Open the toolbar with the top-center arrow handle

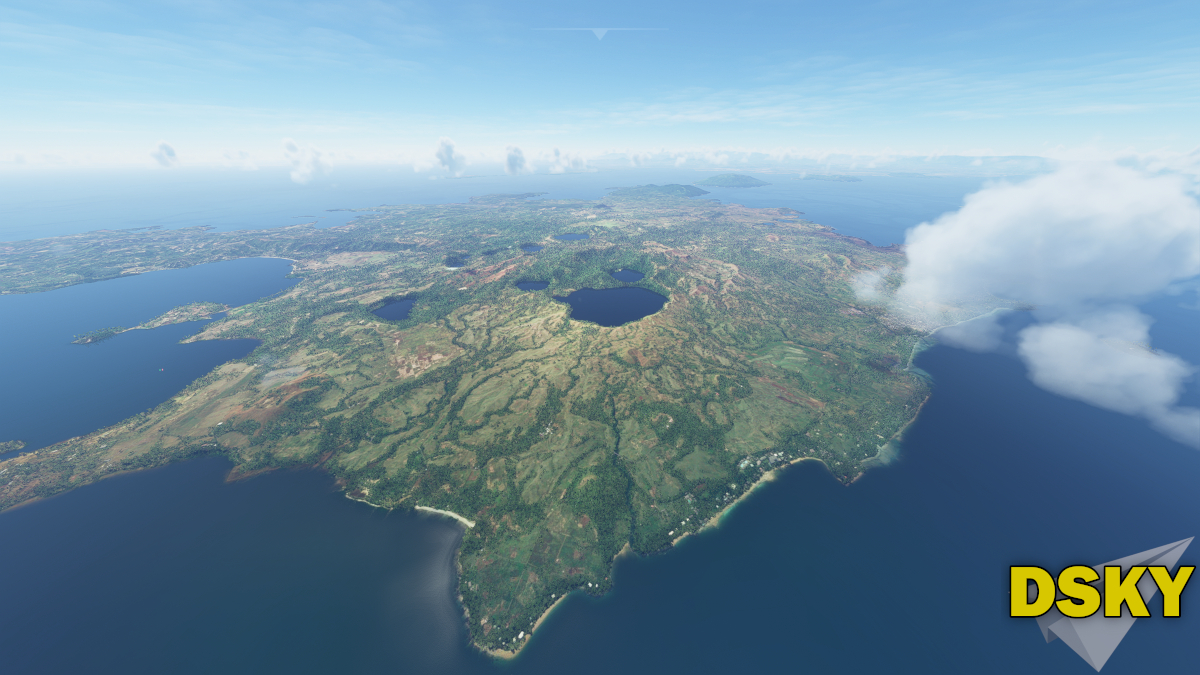pos(599,33)
